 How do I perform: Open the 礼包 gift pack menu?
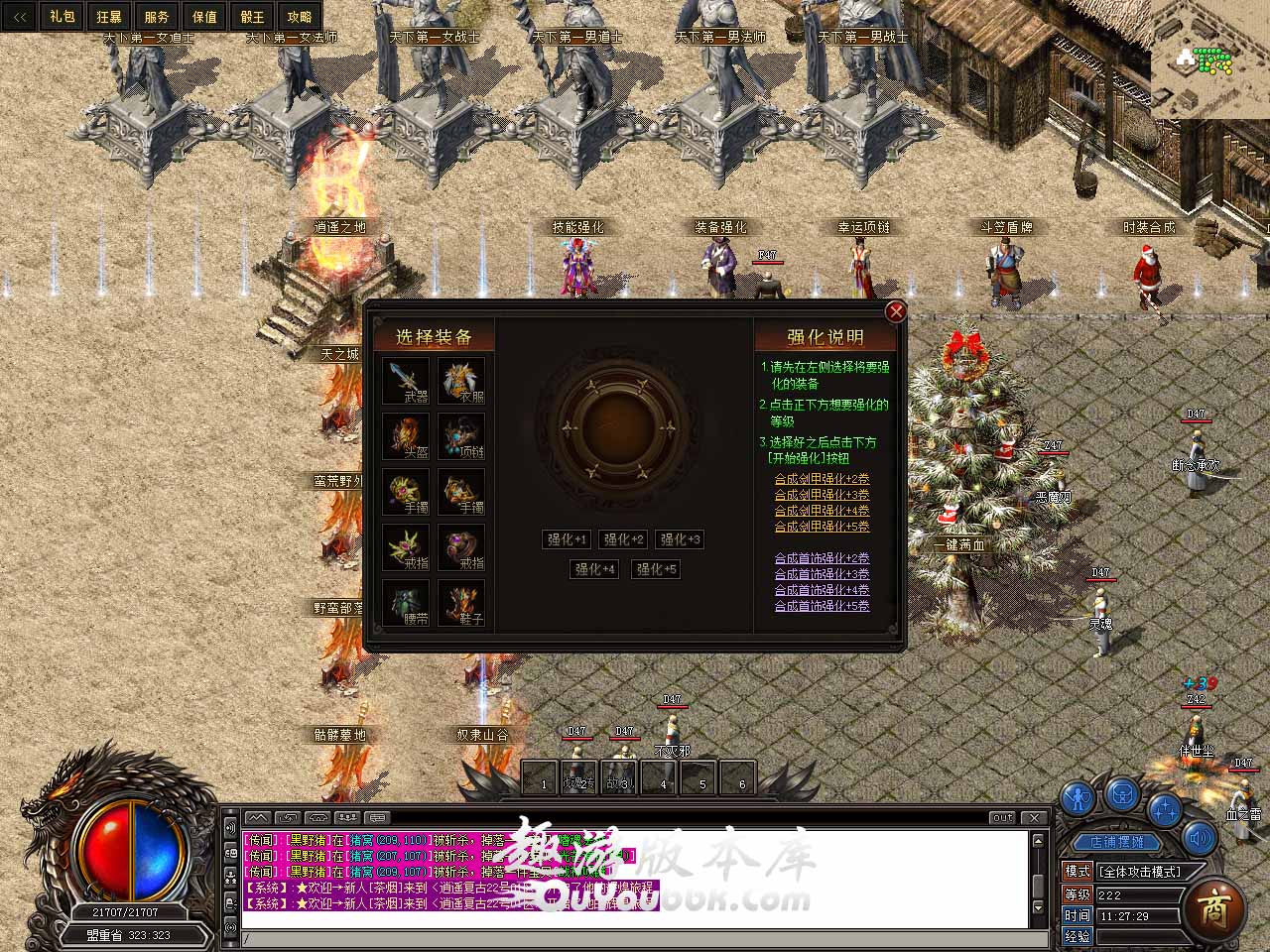tap(62, 17)
